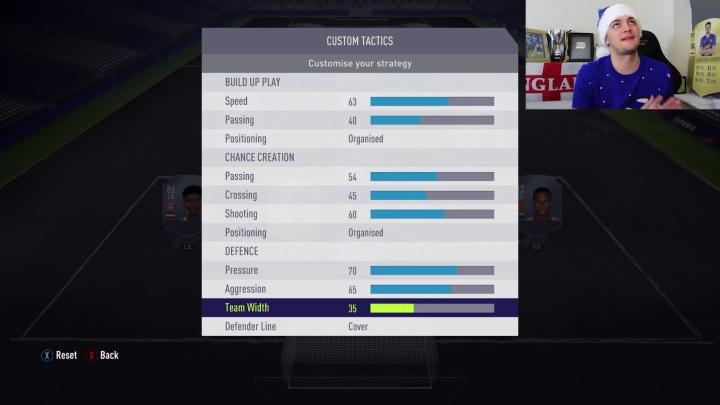720x405 pixels.
Task: Change the Crossing slider value
Action: [431, 195]
